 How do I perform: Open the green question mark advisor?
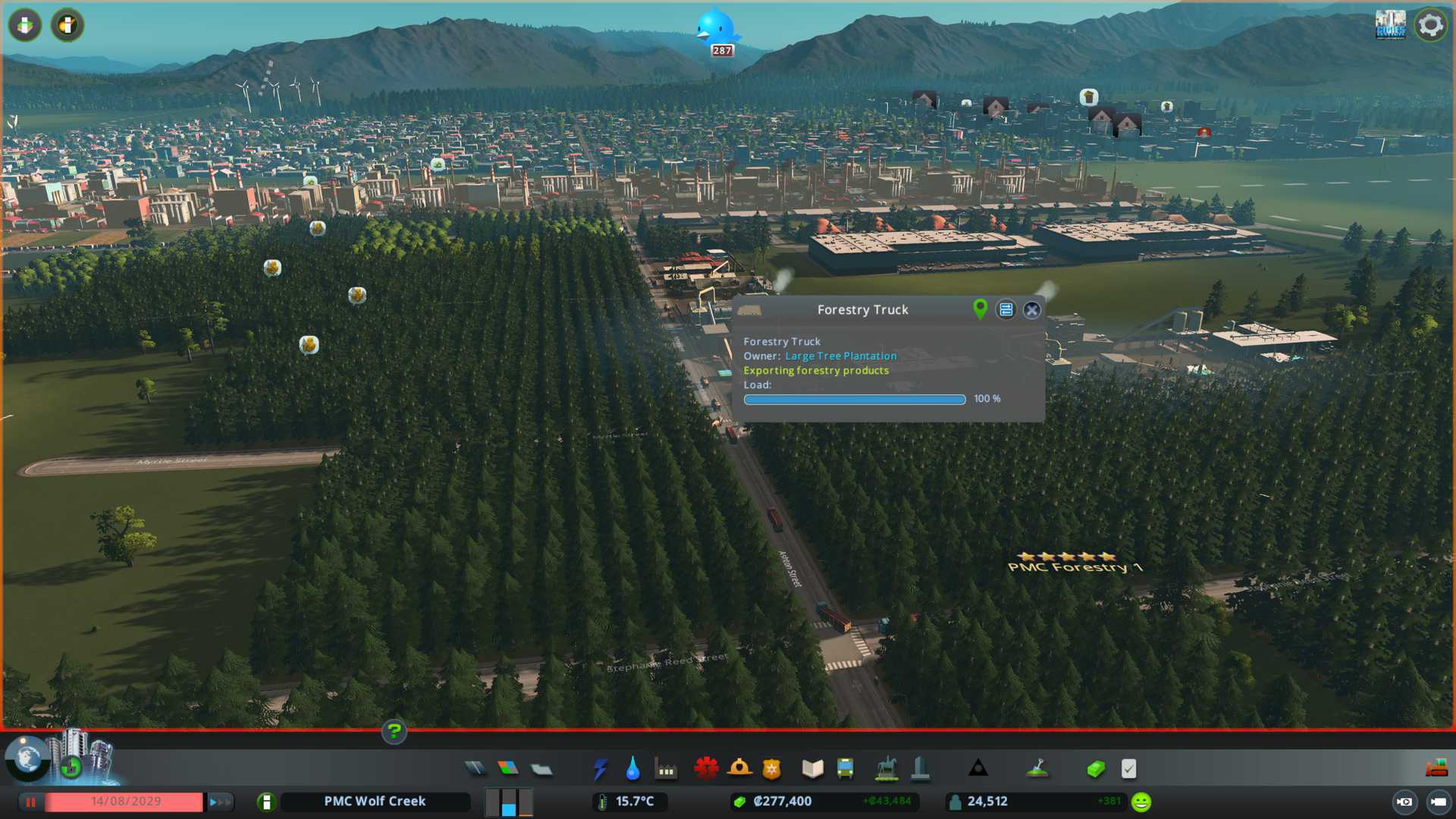pos(394,732)
